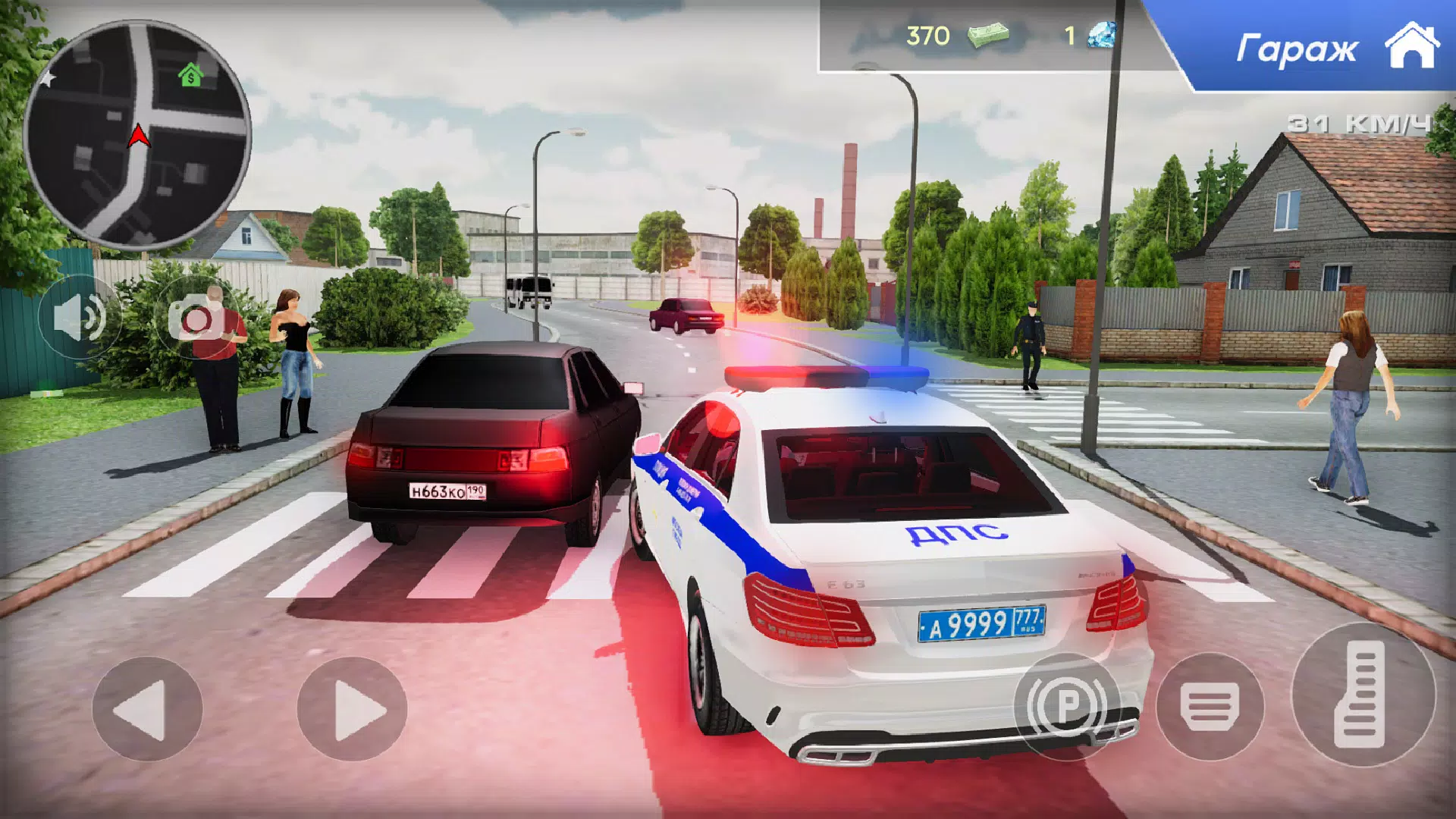The width and height of the screenshot is (1456, 819).
Task: Tap the 31 КМ/Ч speed display
Action: pyautogui.click(x=1357, y=121)
